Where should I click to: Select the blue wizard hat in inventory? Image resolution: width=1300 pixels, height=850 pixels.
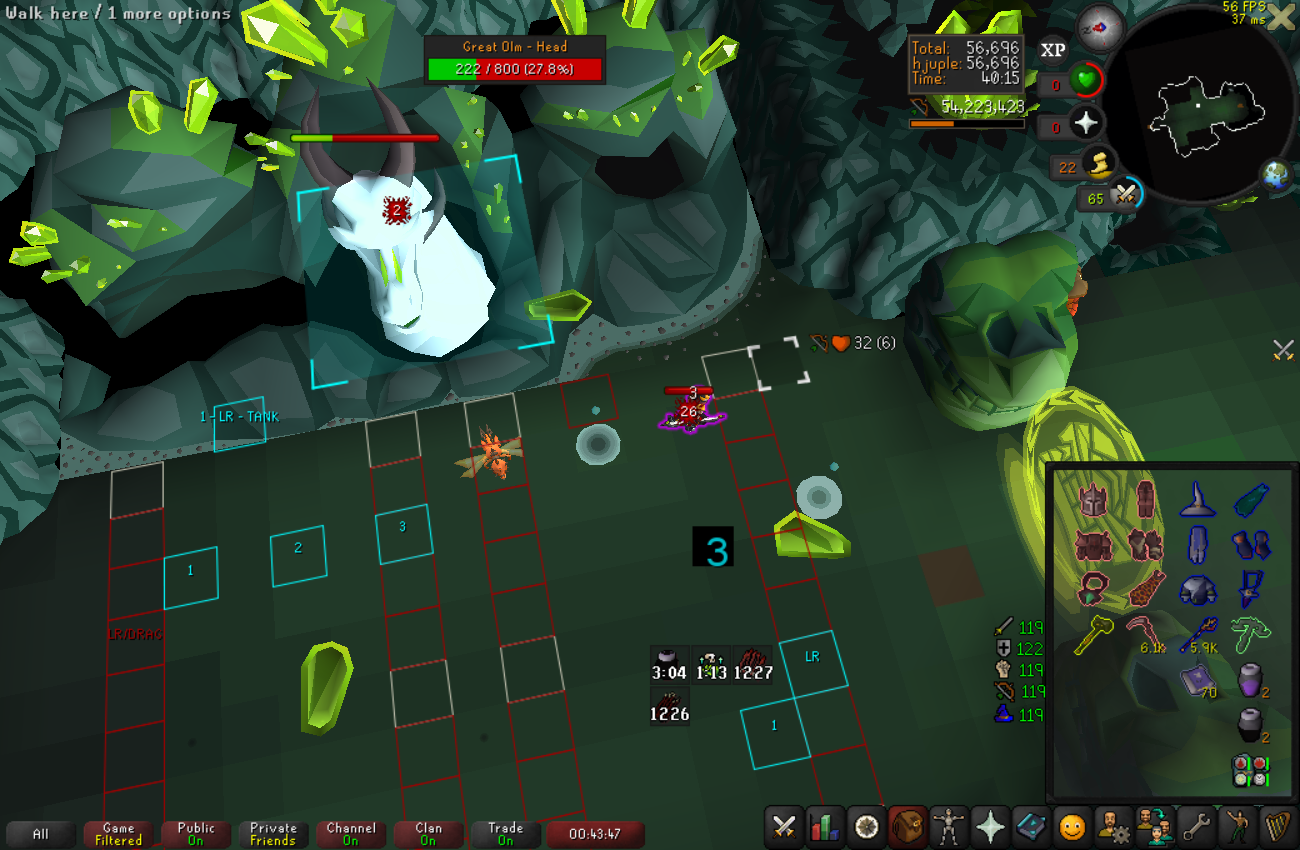point(1198,497)
